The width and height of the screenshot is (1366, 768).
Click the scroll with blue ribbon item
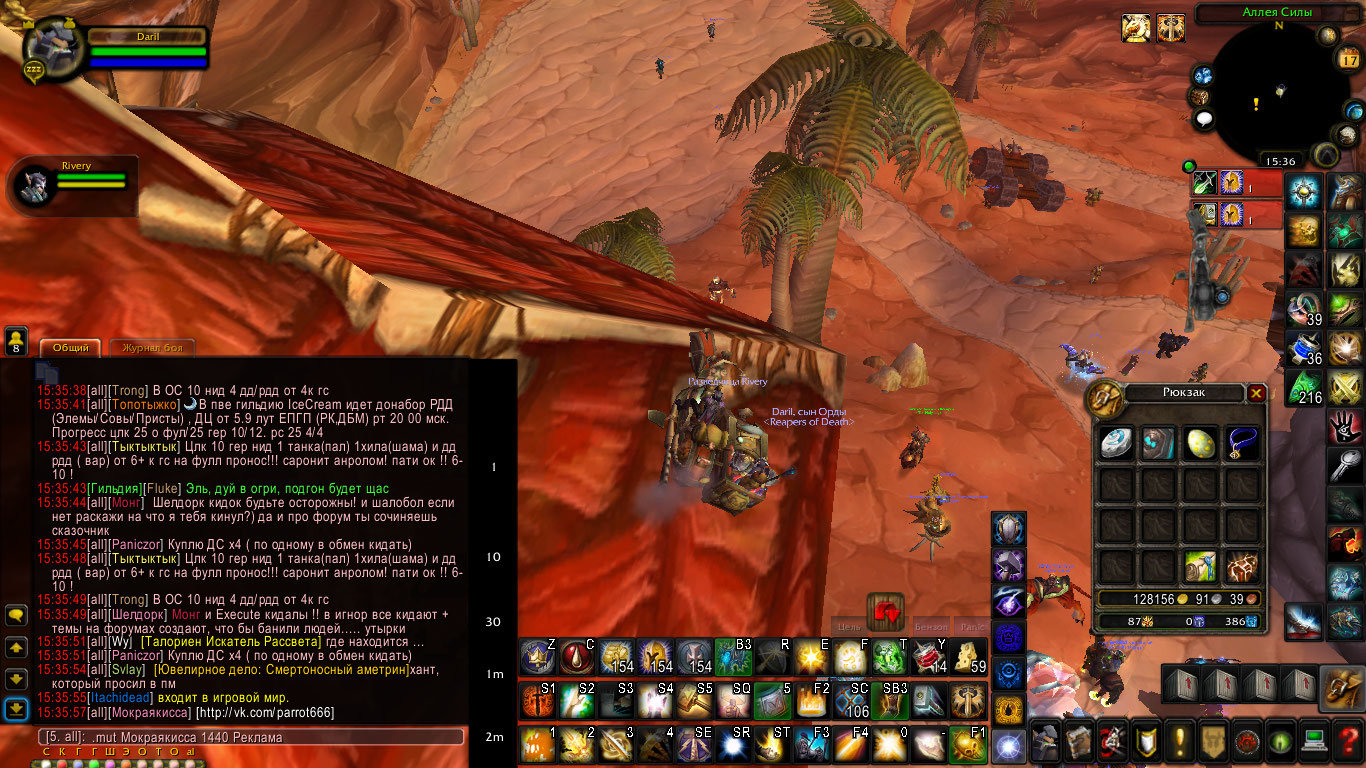(x=1200, y=566)
